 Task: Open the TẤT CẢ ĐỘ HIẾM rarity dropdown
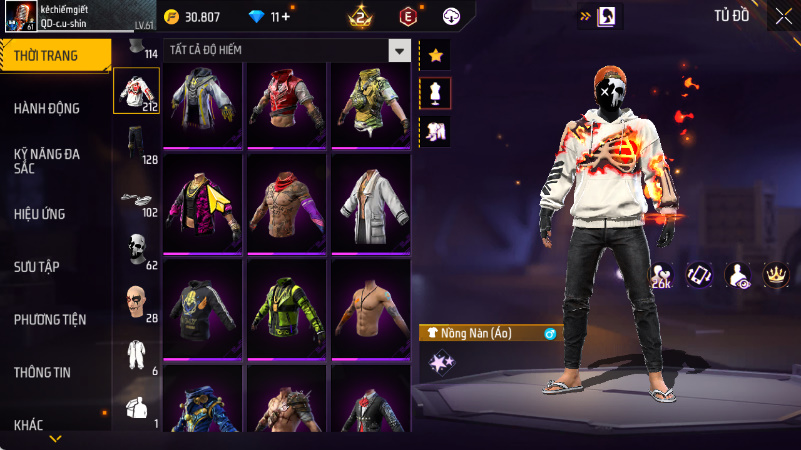click(400, 50)
